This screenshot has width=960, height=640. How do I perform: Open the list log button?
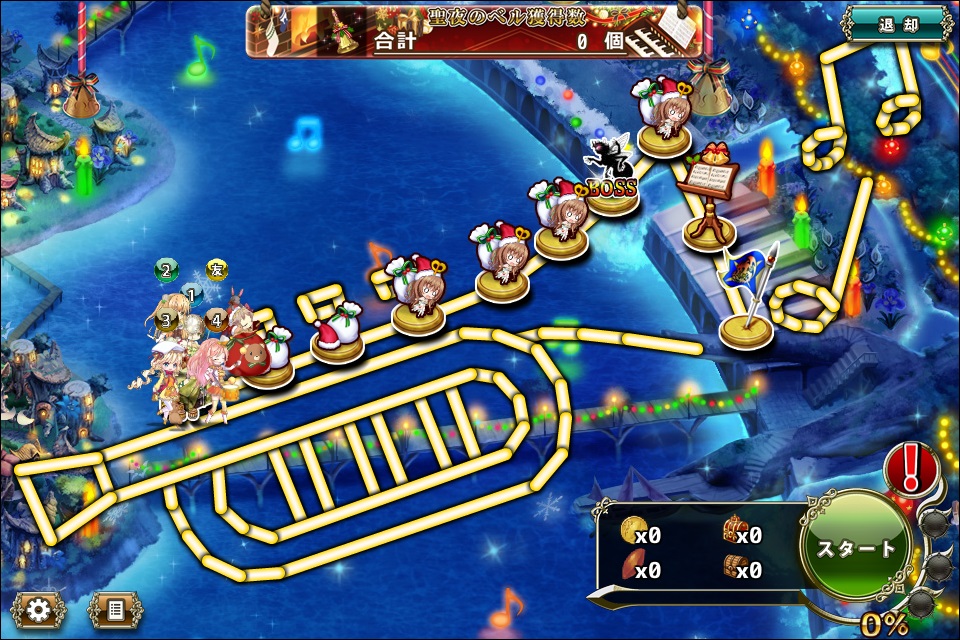(115, 607)
